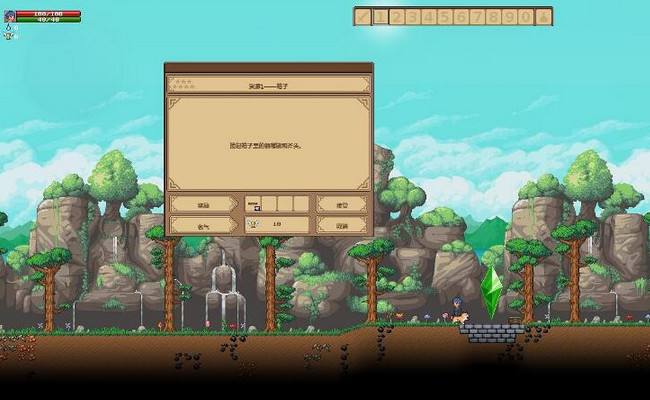
Task: Select the item slot in the quest dialog
Action: tap(253, 203)
